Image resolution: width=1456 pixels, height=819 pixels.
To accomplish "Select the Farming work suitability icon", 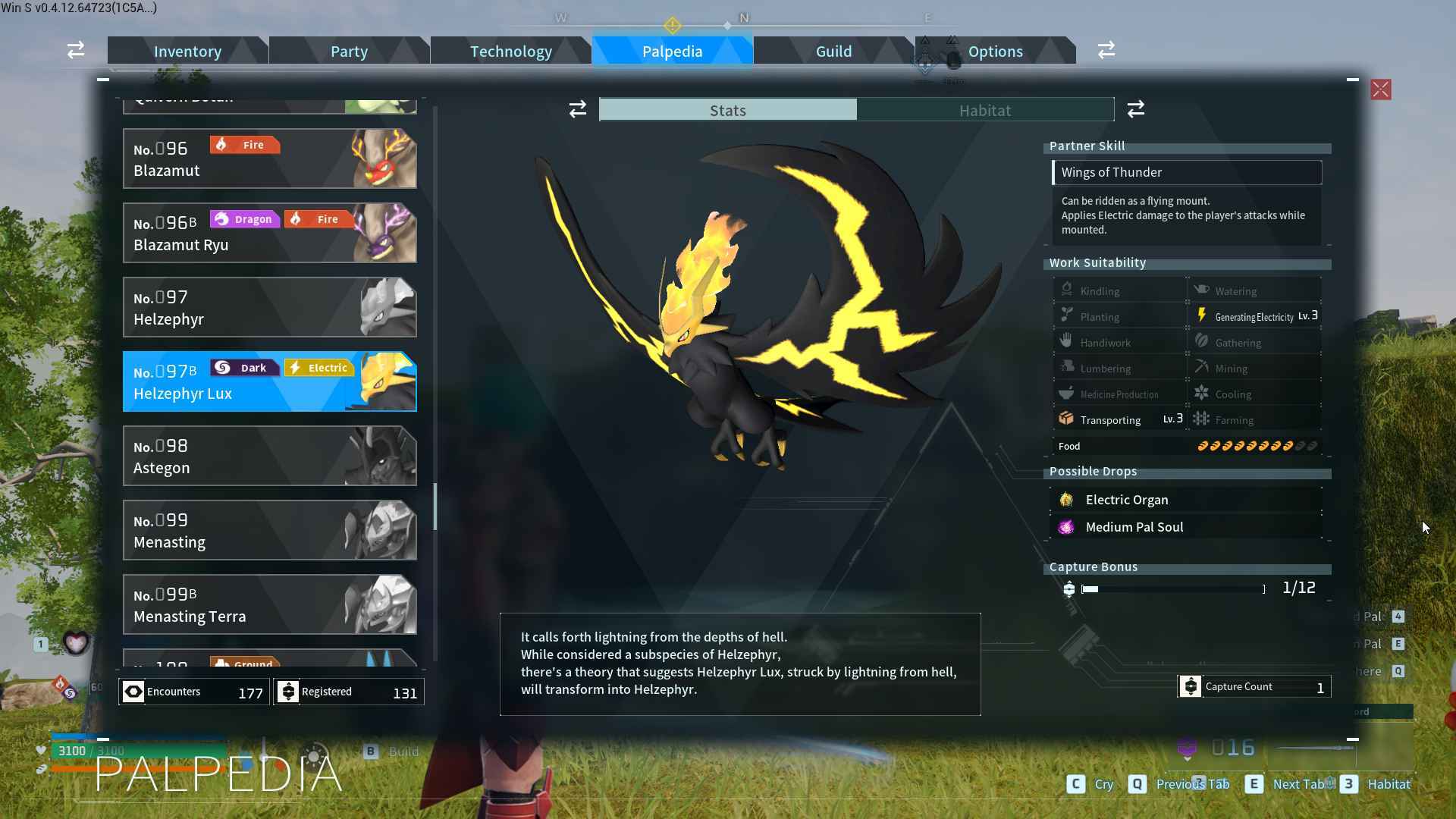I will (x=1203, y=419).
